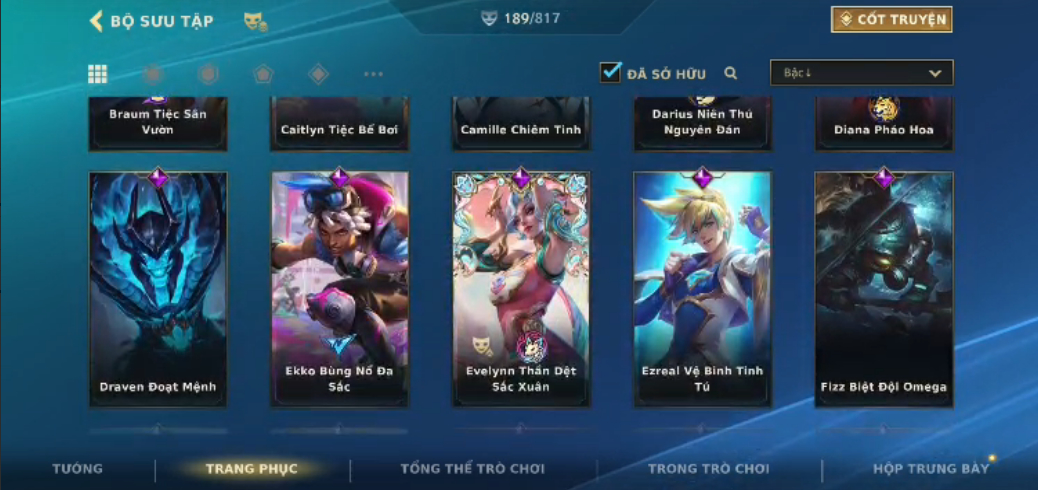Open Evelynn Thần Dệt Sắc Xuân skin card
The image size is (1038, 490).
(x=521, y=289)
